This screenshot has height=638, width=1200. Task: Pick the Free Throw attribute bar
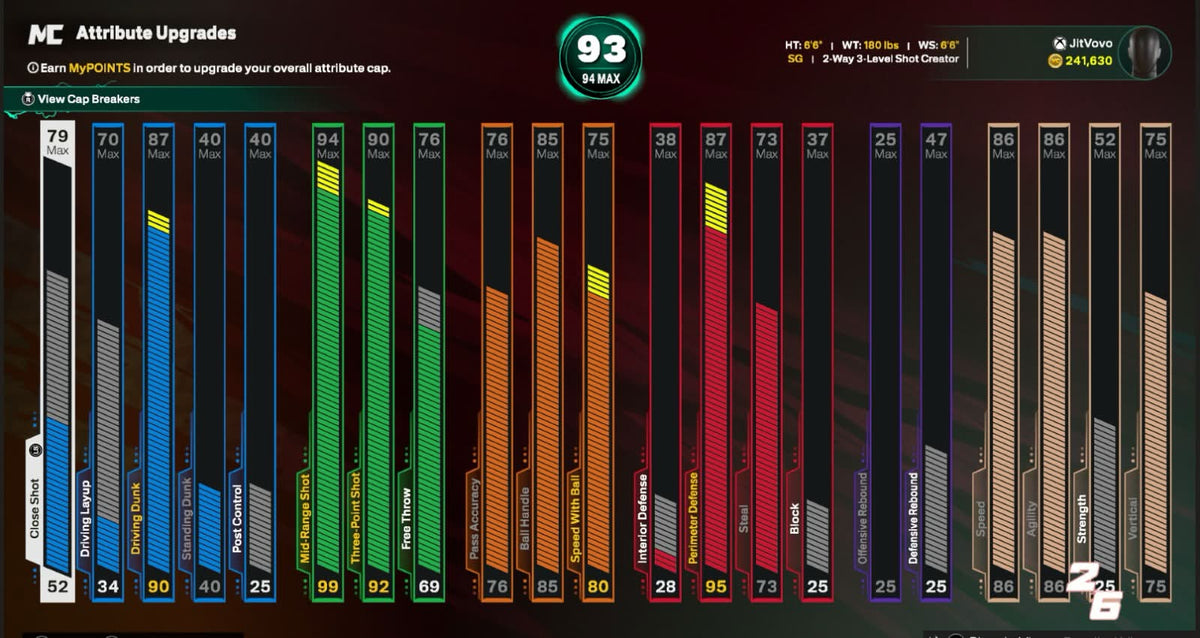429,360
